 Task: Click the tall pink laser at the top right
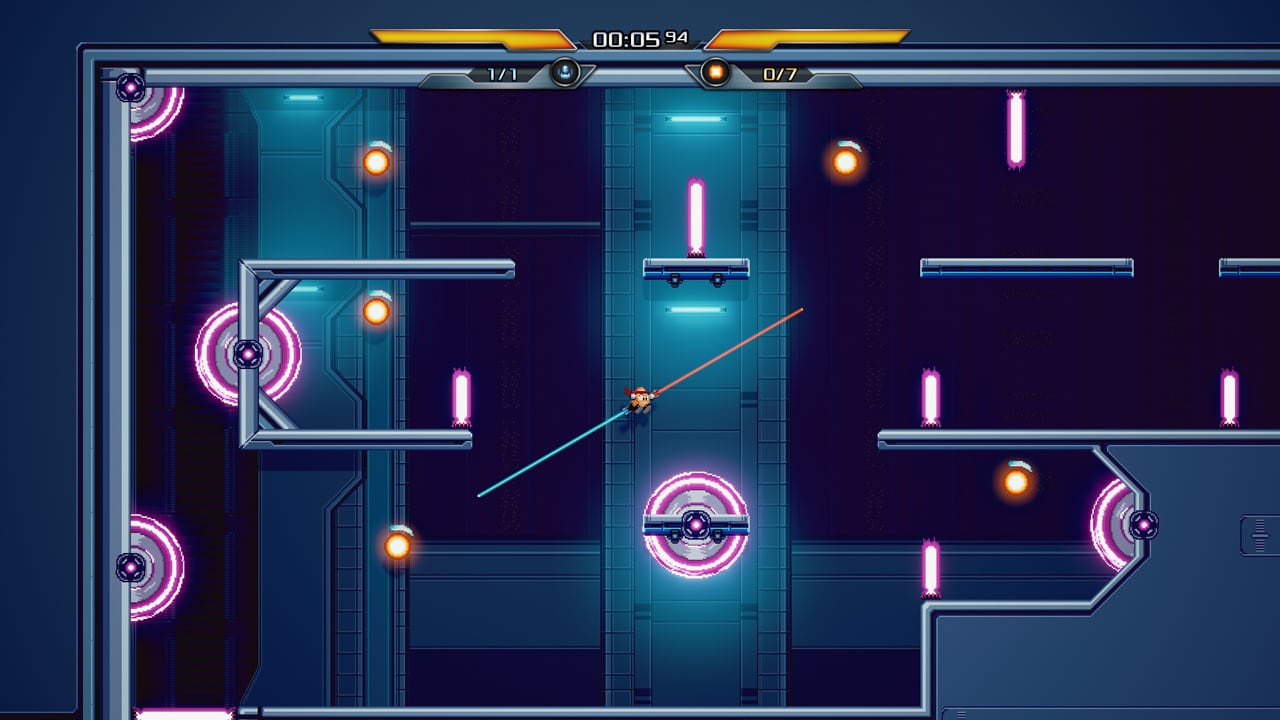pos(1017,130)
